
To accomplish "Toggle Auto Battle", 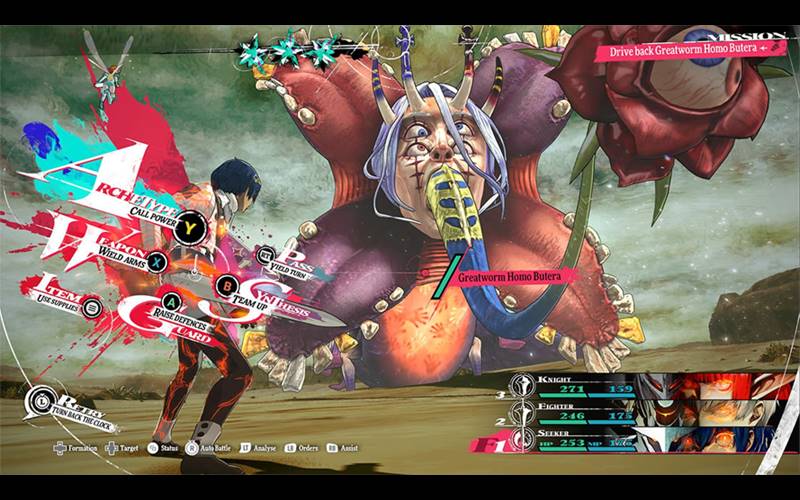I will click(x=213, y=449).
